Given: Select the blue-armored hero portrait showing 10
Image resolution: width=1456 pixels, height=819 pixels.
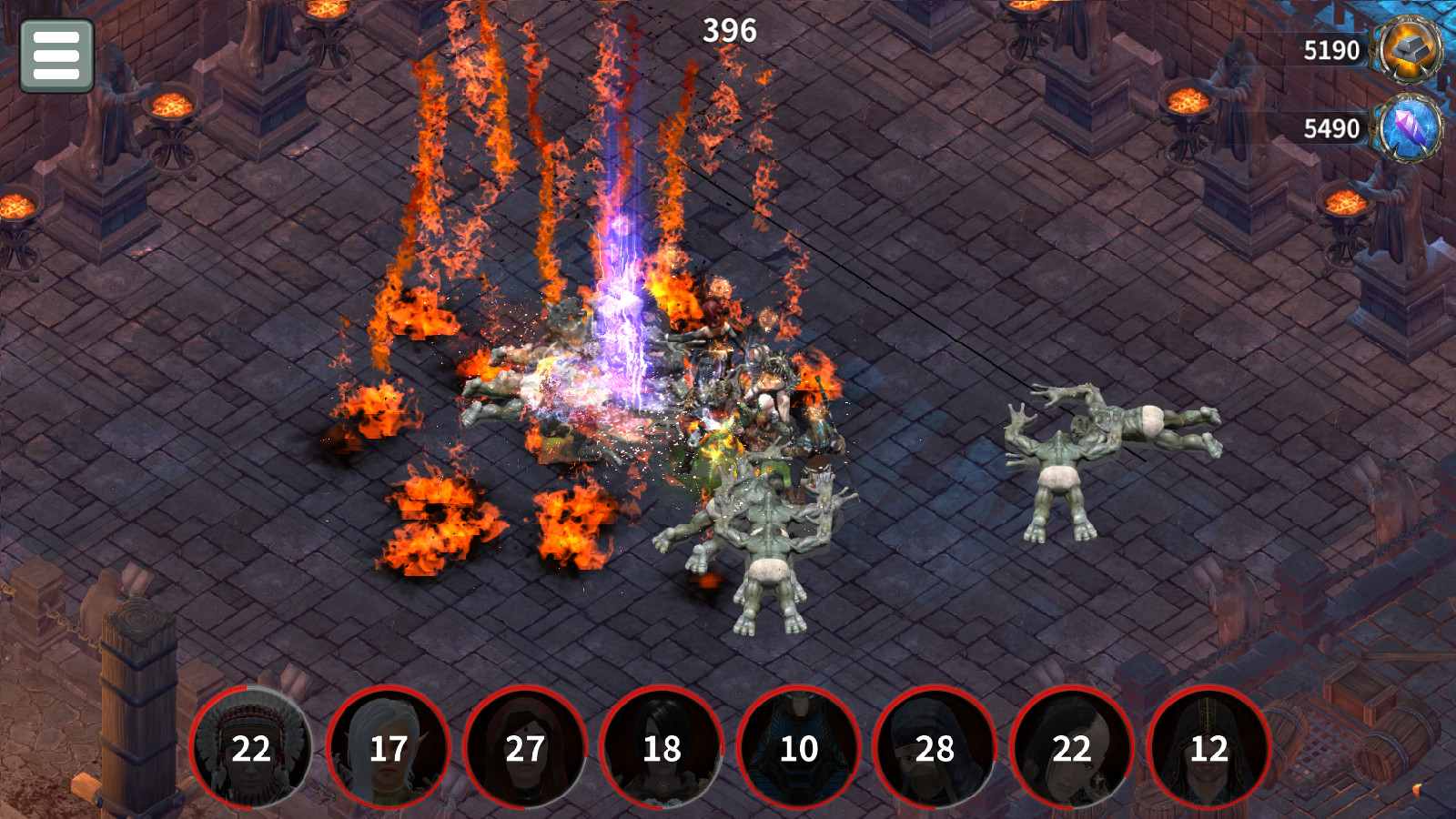Looking at the screenshot, I should click(798, 750).
